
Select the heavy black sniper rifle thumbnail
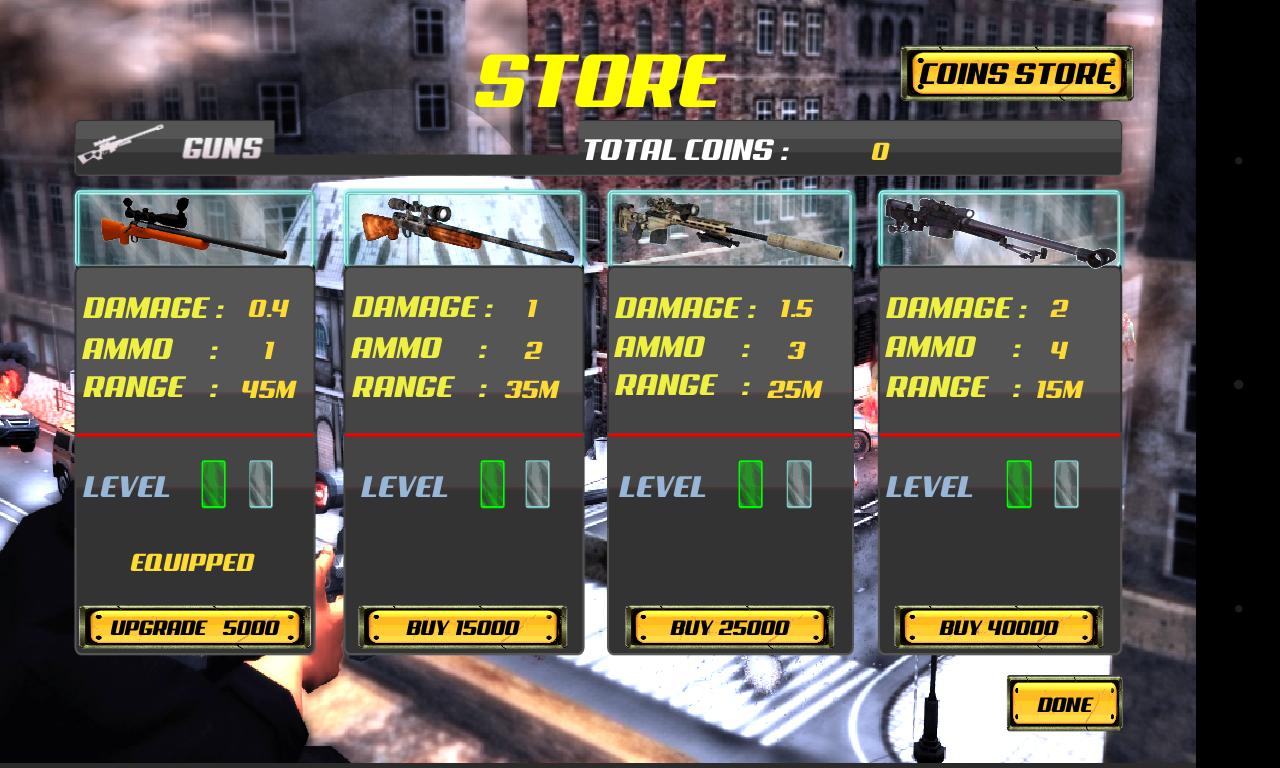point(996,226)
